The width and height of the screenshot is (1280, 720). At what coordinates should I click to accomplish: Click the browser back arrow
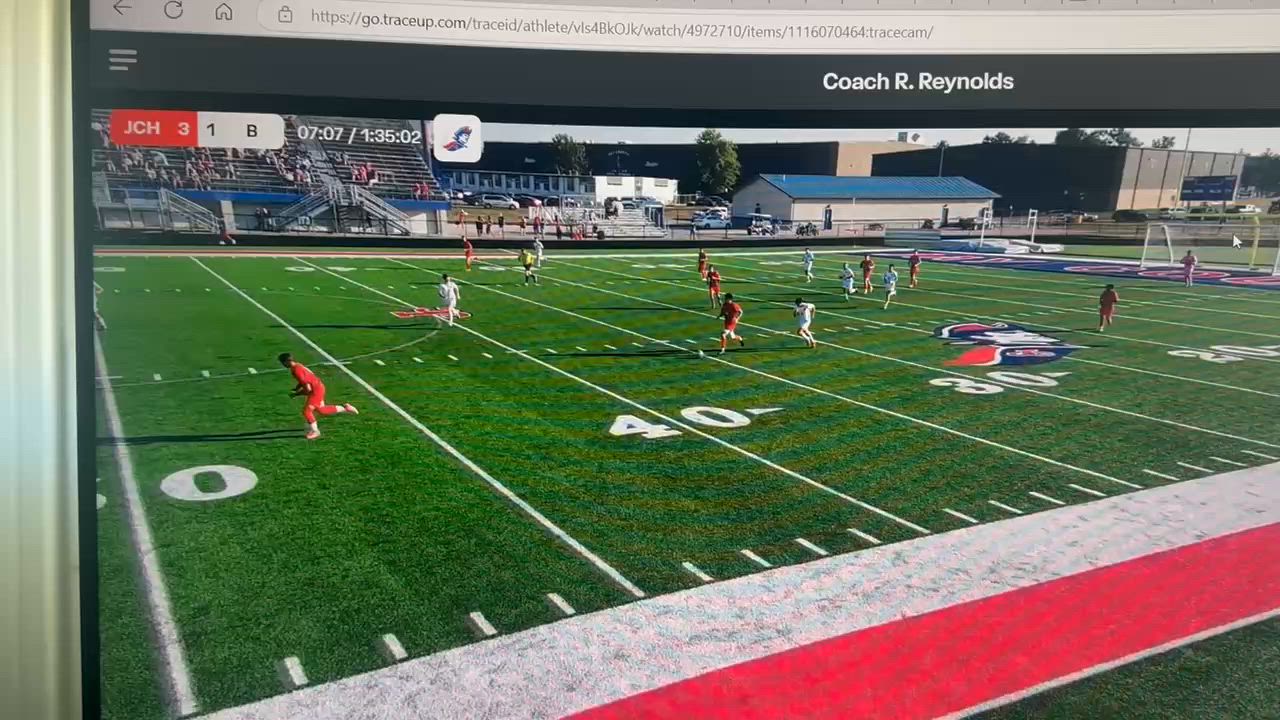click(120, 8)
